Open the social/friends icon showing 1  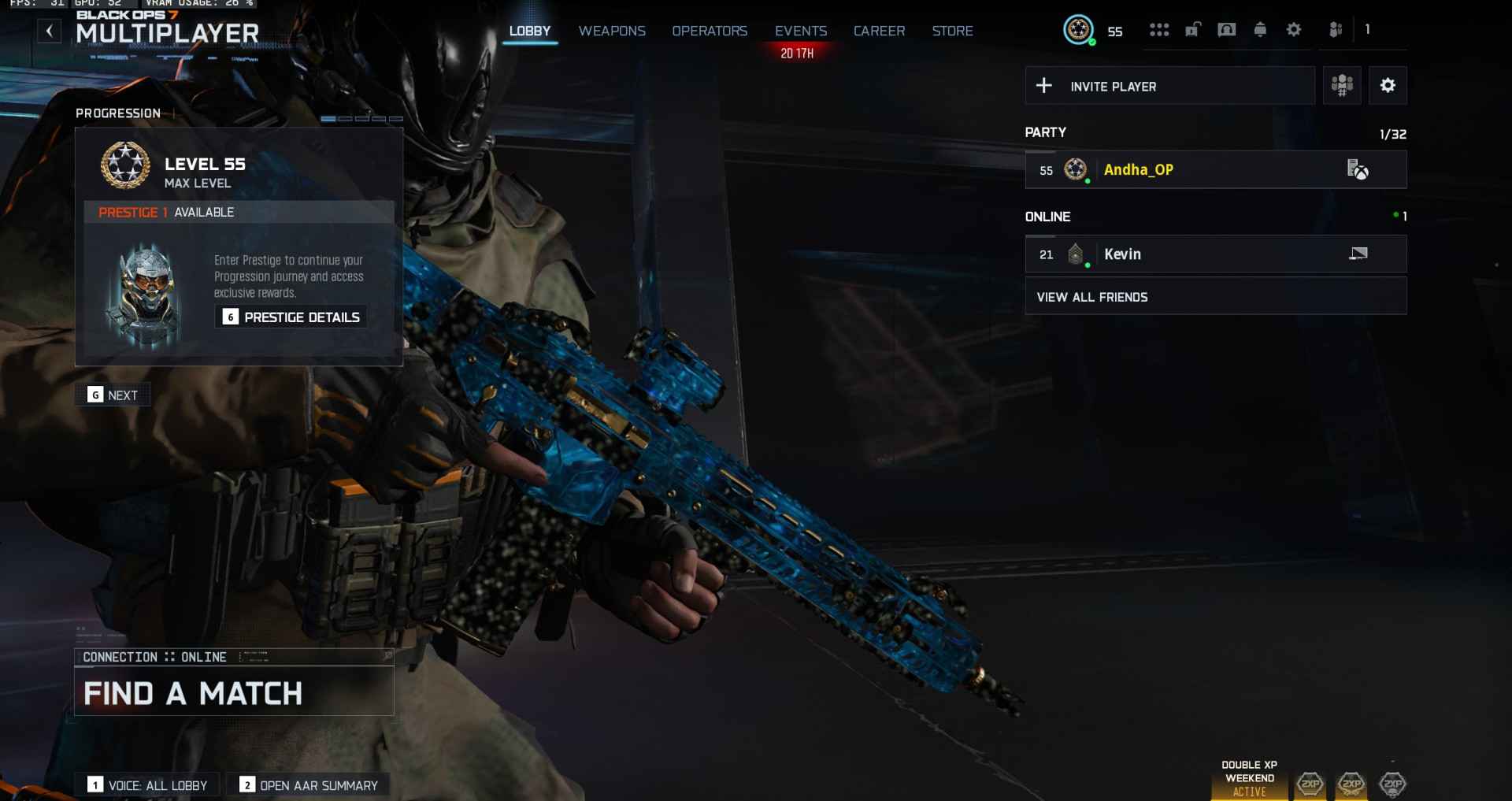[1335, 29]
